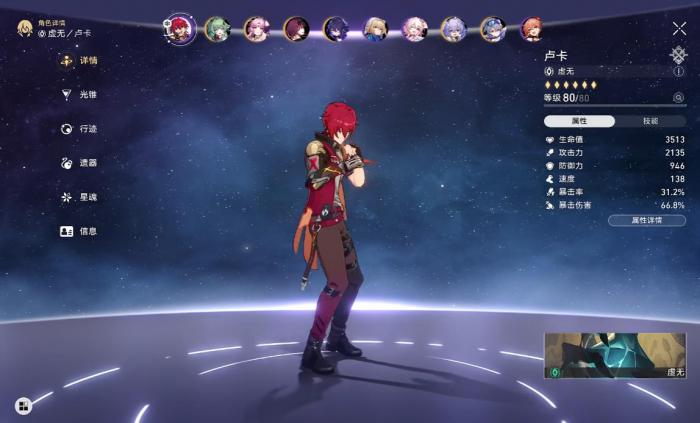Open the 光锥 light cone menu
This screenshot has width=700, height=423.
pyautogui.click(x=87, y=95)
